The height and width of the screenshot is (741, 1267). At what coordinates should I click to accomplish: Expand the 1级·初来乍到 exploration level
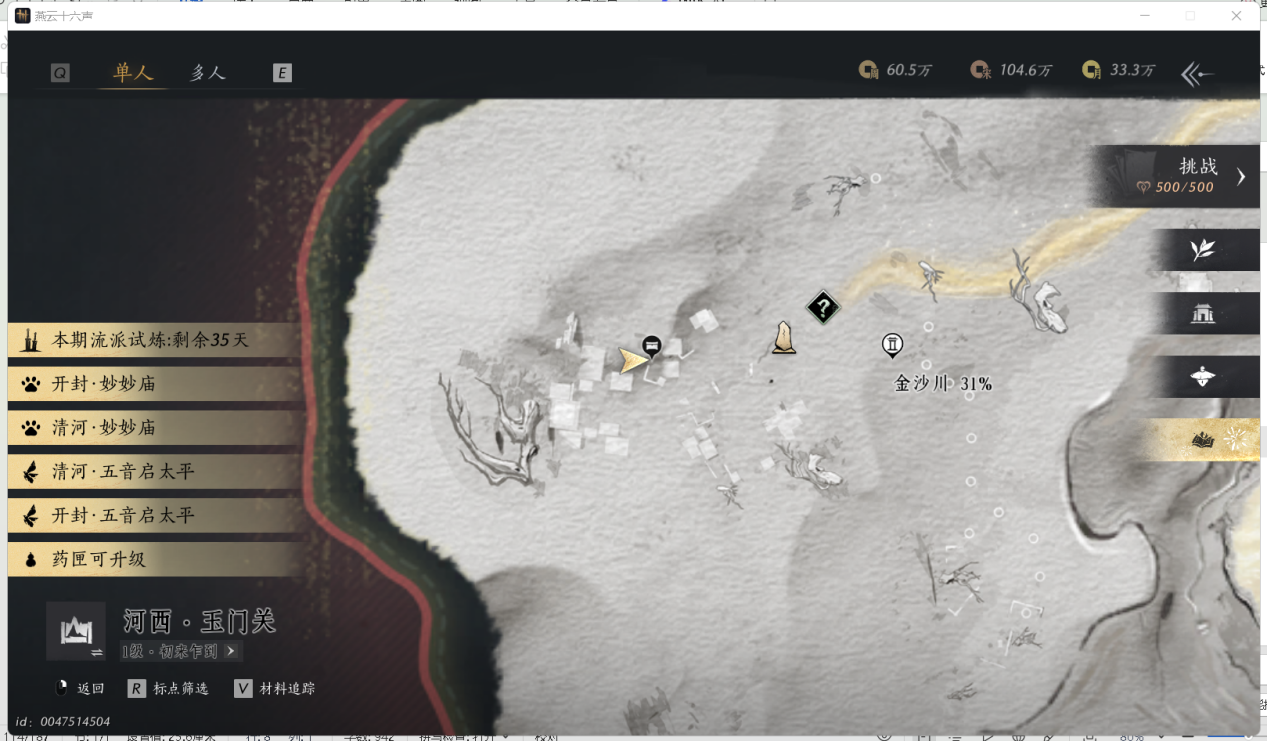tap(181, 651)
